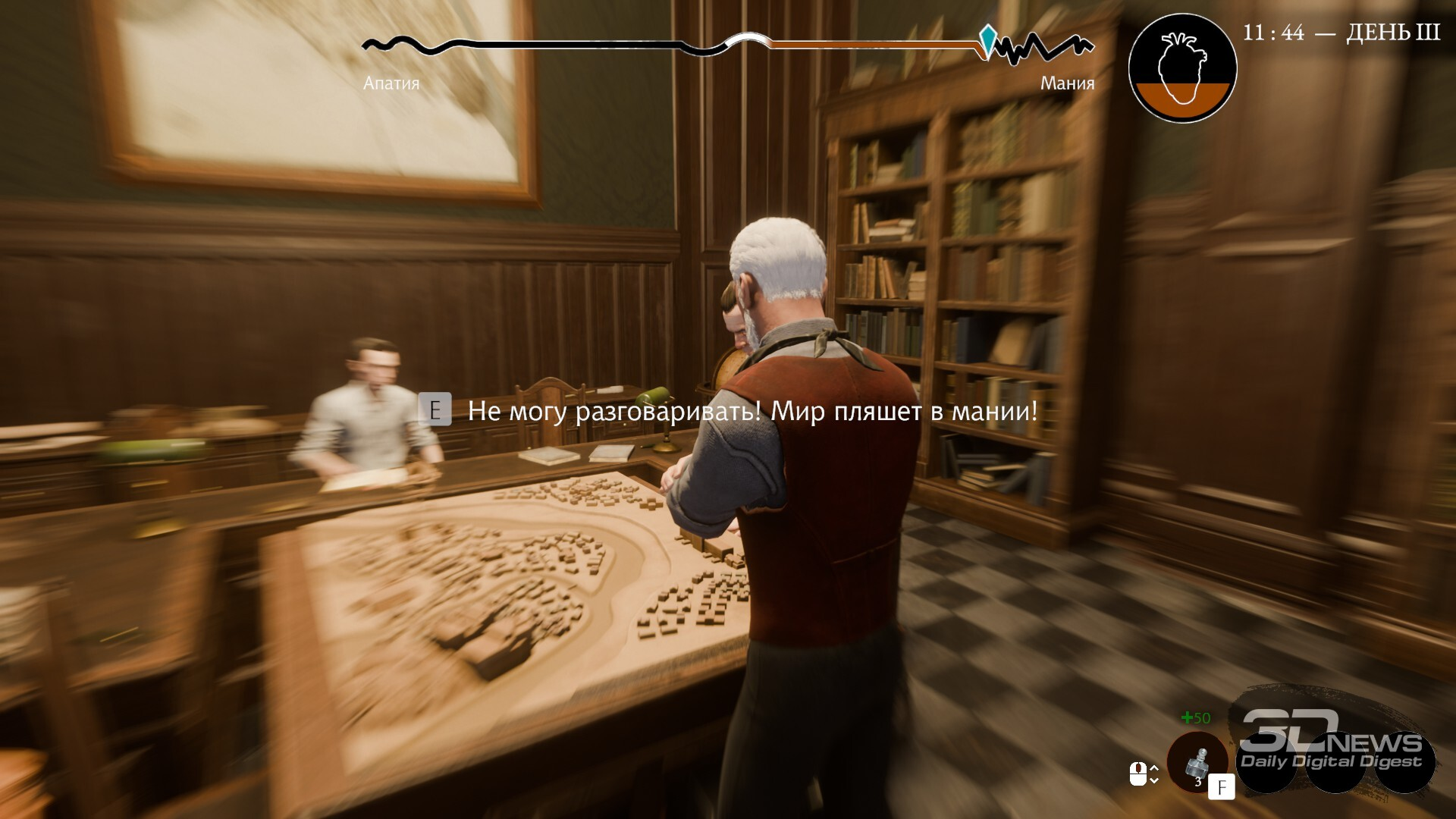Select the glass vial quick slot

[1197, 762]
